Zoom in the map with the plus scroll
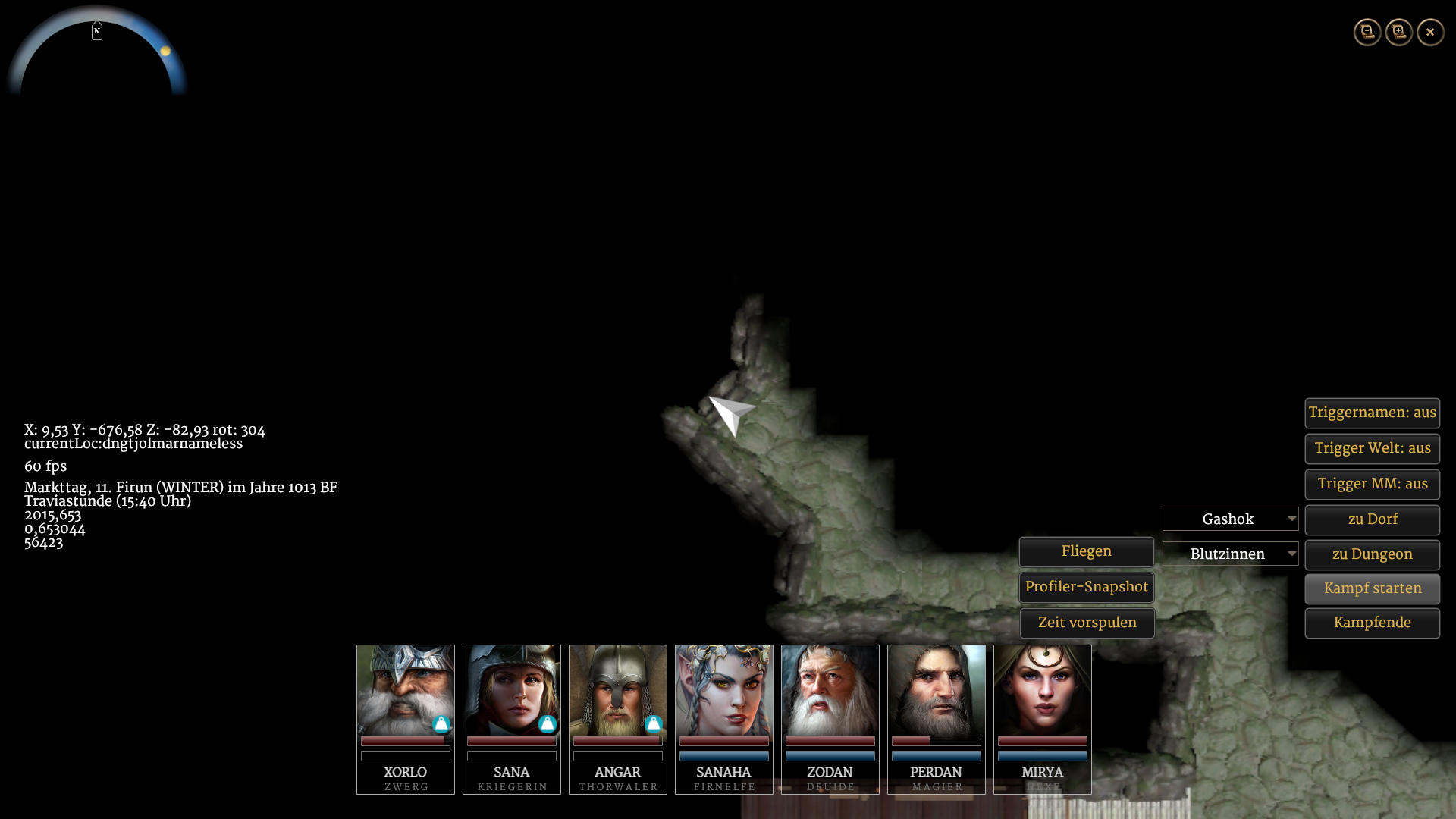The width and height of the screenshot is (1456, 819). tap(1399, 32)
